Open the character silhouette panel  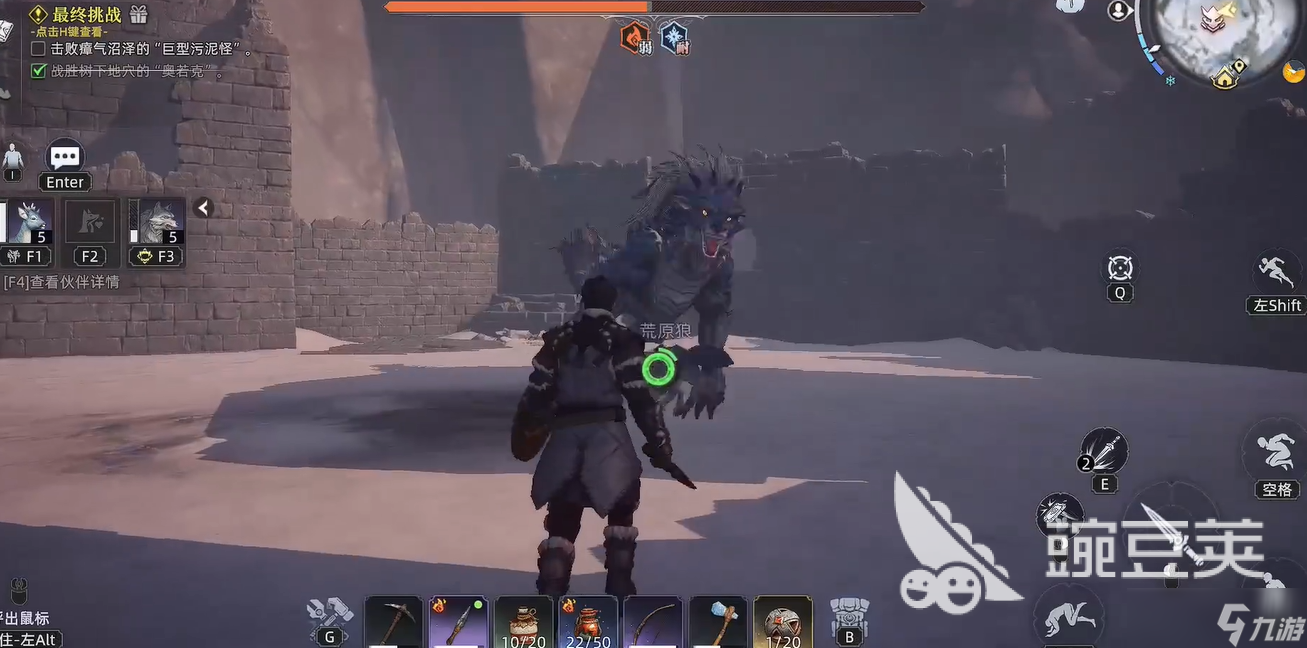pyautogui.click(x=13, y=158)
